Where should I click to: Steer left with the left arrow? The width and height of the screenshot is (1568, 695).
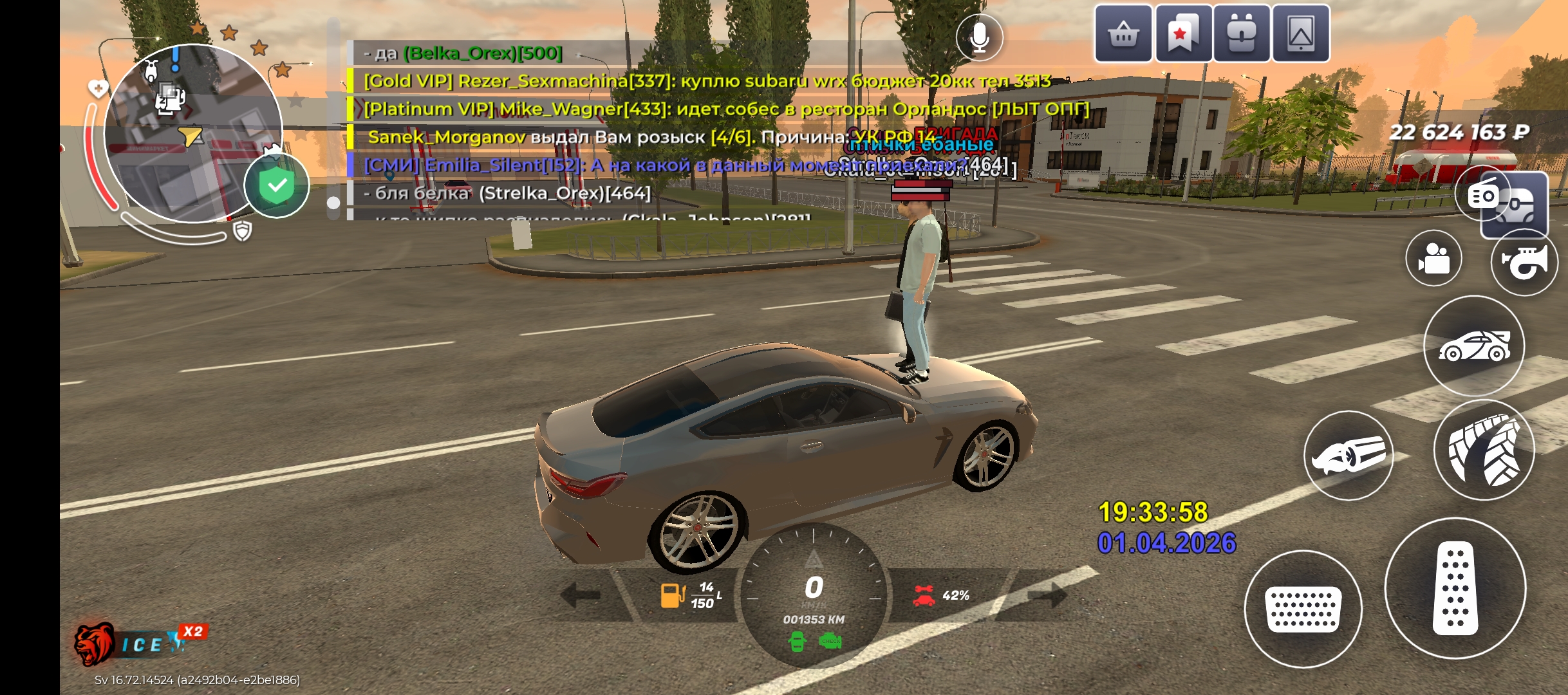coord(581,595)
